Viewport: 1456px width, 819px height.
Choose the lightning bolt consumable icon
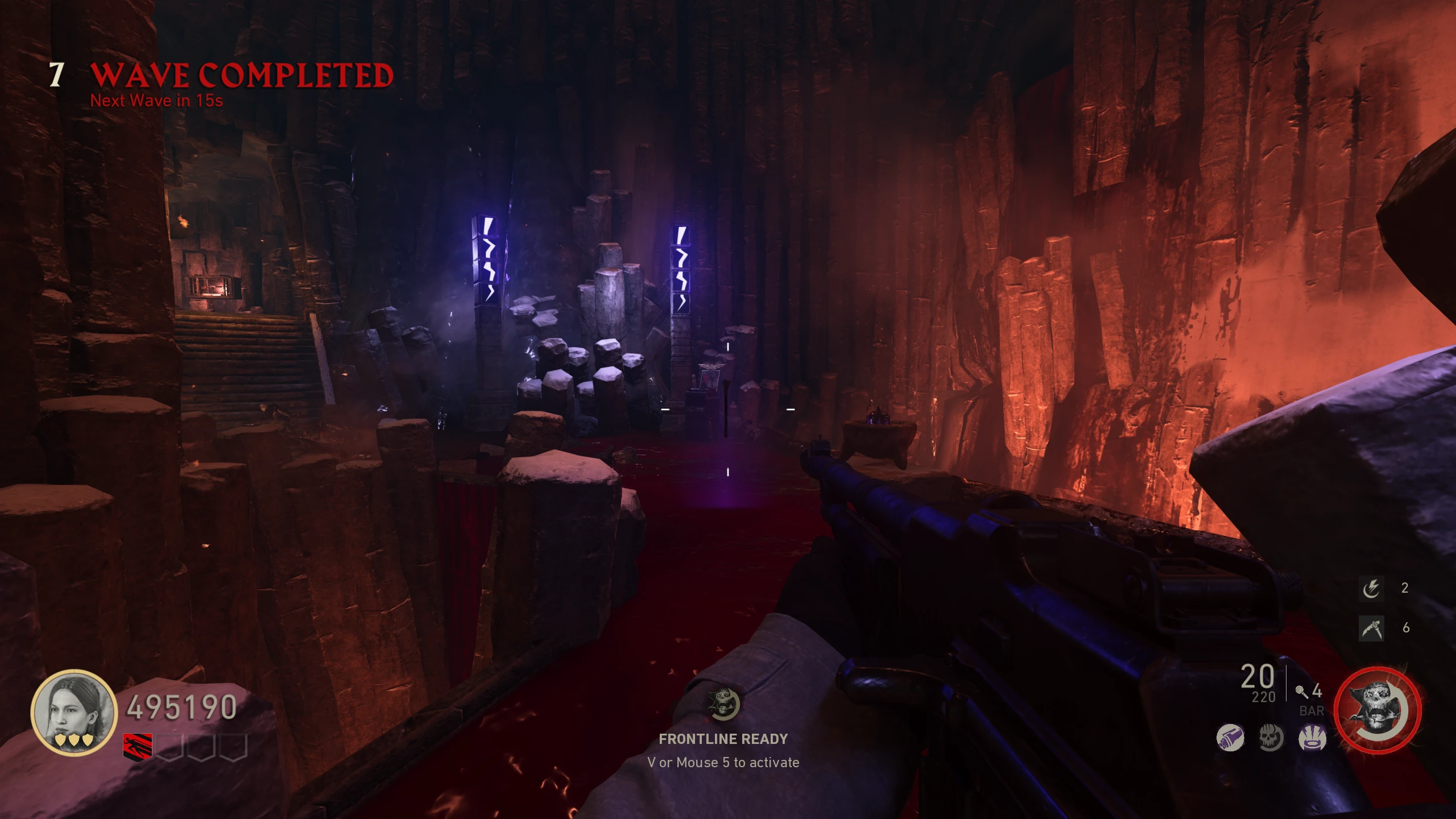1371,588
